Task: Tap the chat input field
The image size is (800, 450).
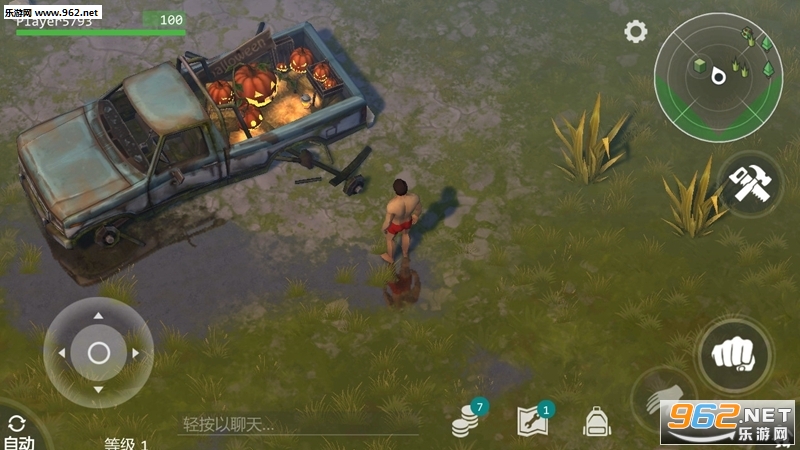Action: [297, 424]
